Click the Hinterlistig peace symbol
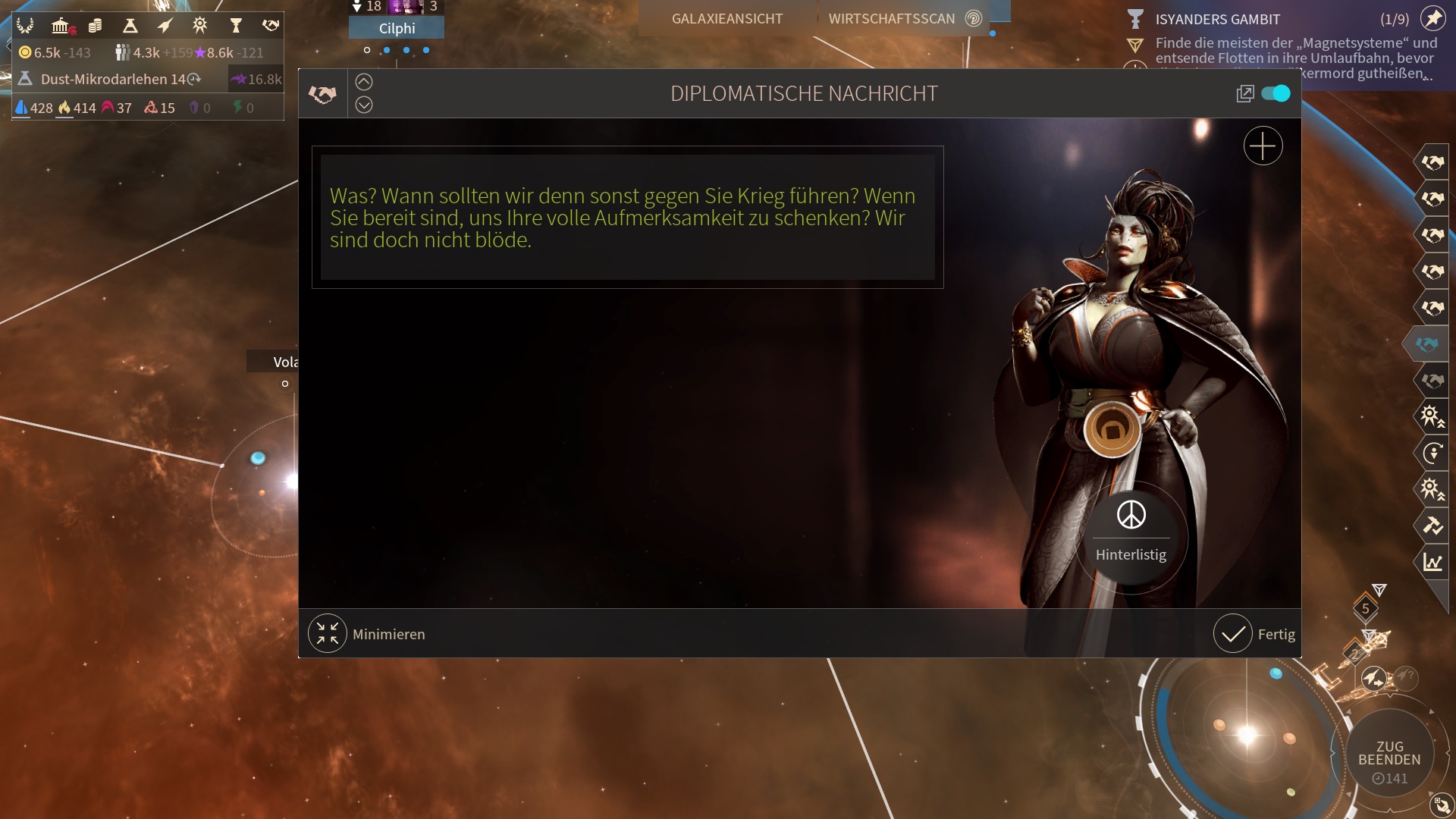Screen dimensions: 1456x819 pyautogui.click(x=1131, y=516)
